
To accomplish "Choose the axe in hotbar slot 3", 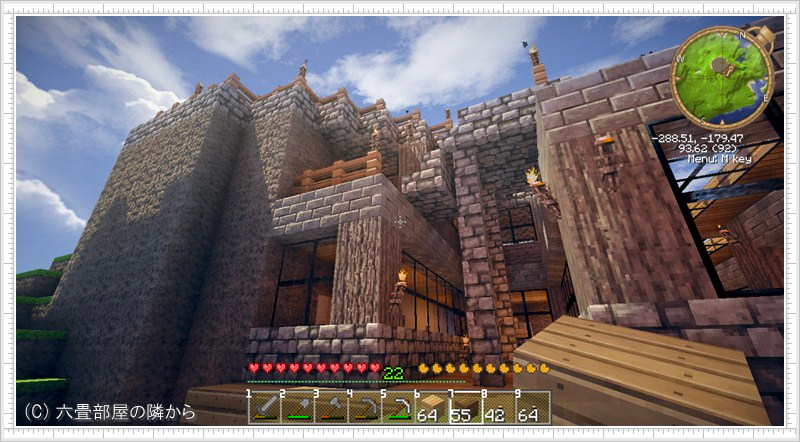I will tap(331, 406).
